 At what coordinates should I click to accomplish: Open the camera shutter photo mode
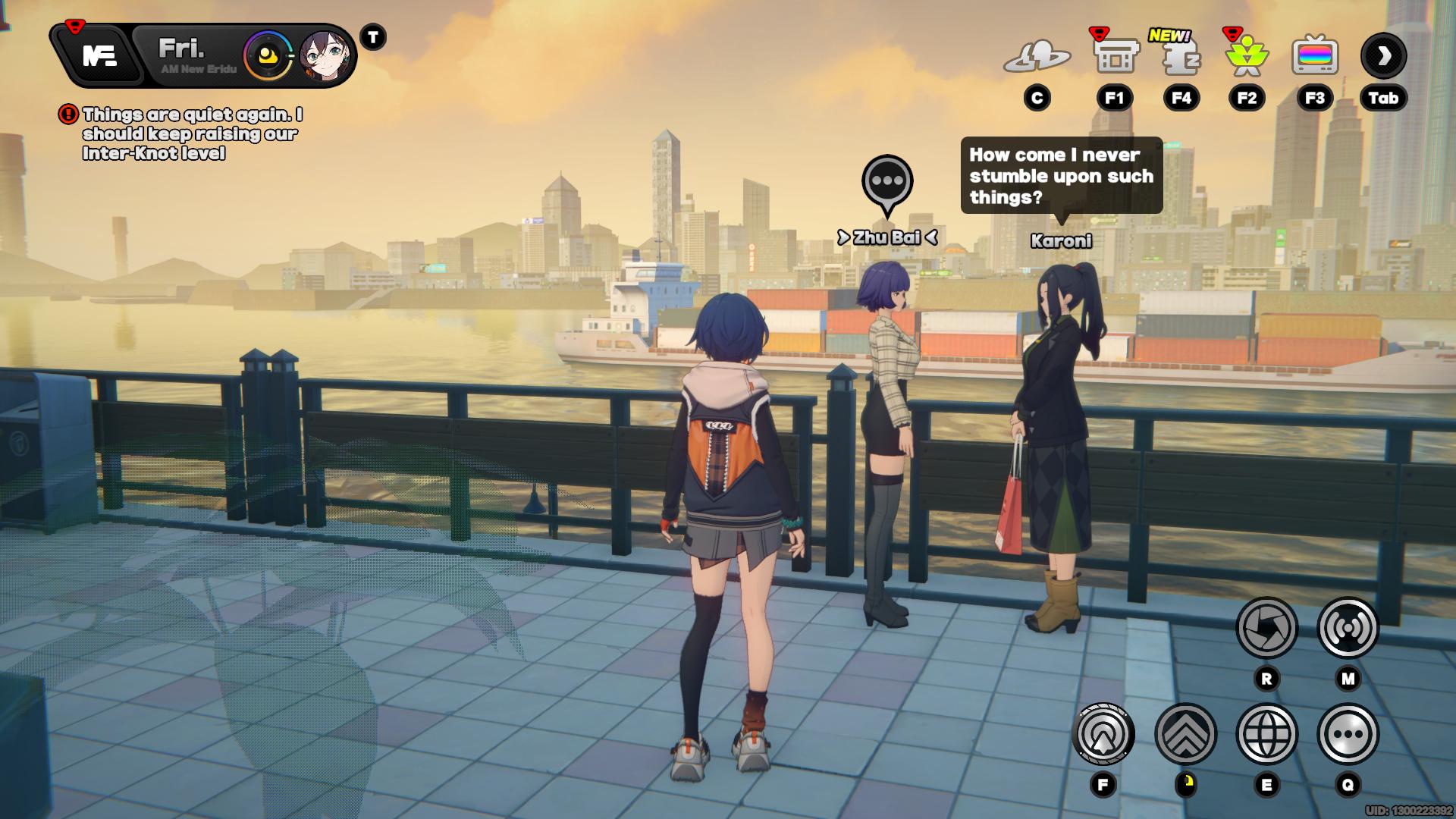[x=1266, y=627]
